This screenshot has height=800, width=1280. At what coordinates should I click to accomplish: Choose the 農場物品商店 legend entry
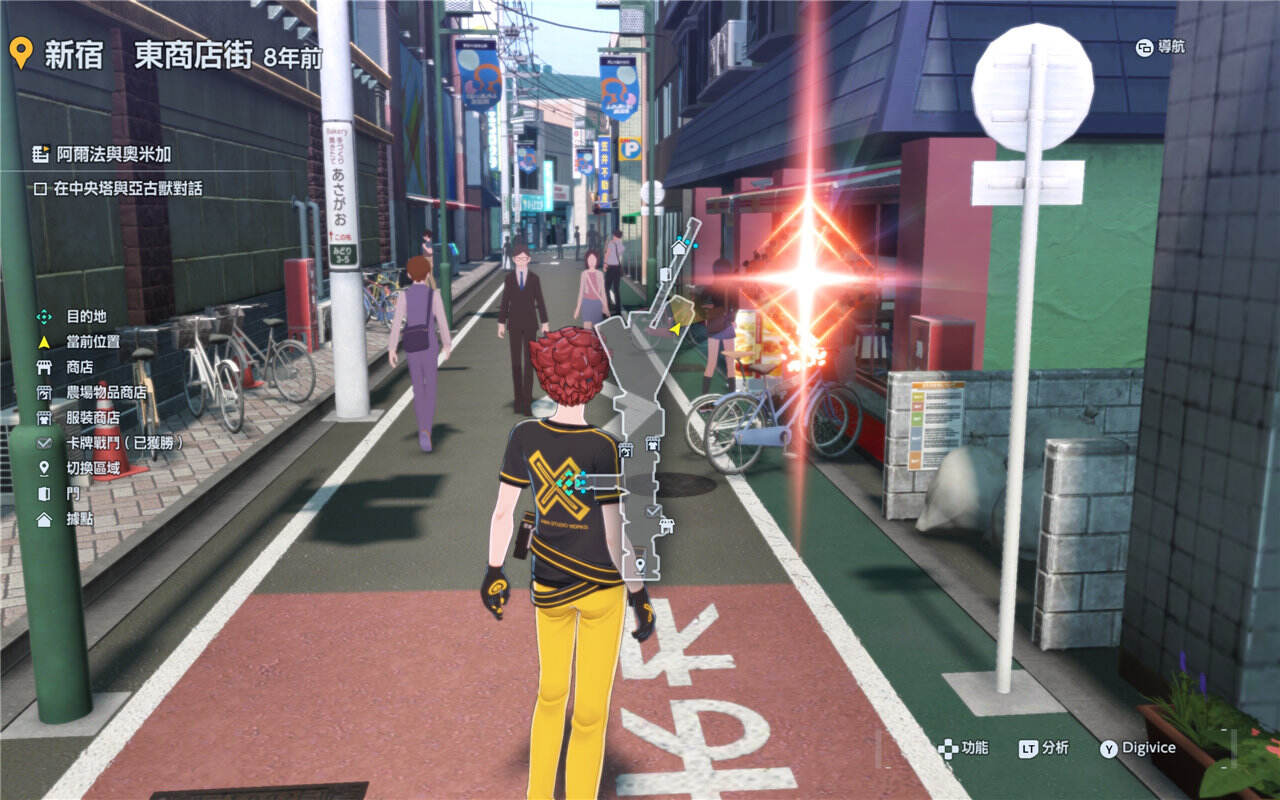(106, 392)
